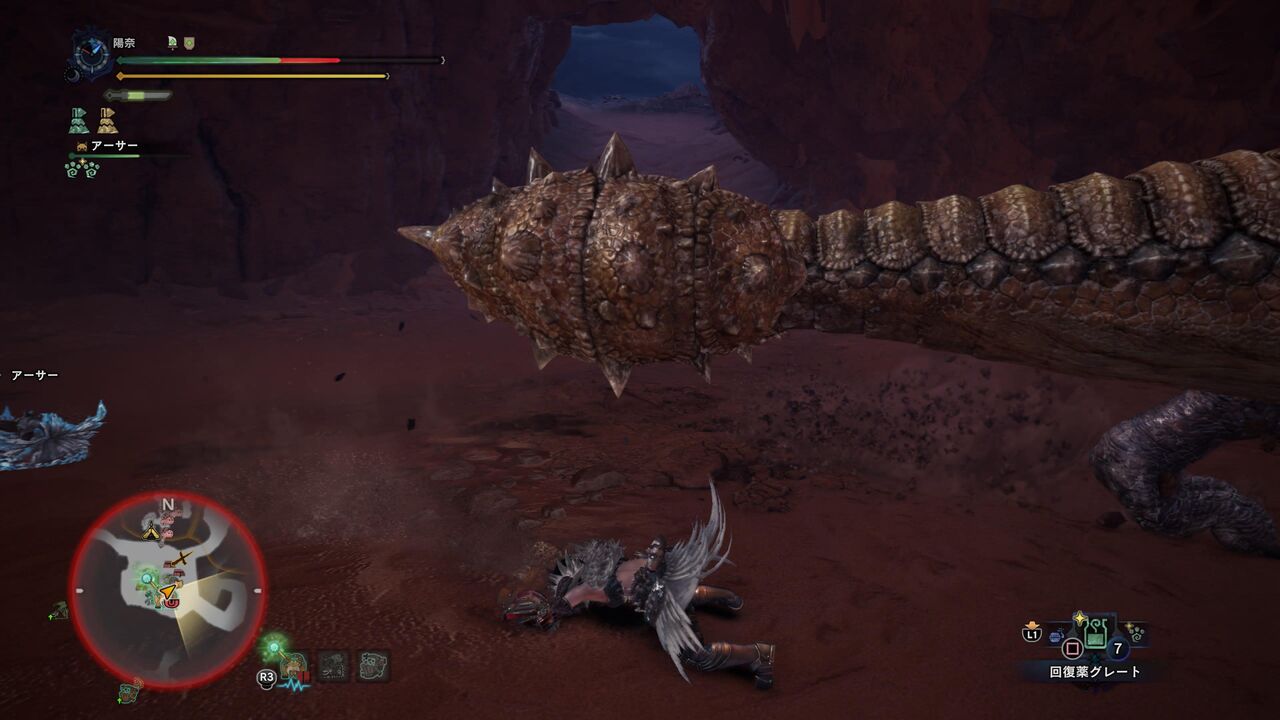Open the circular red-rimmed minimap
This screenshot has width=1280, height=720.
(x=168, y=589)
